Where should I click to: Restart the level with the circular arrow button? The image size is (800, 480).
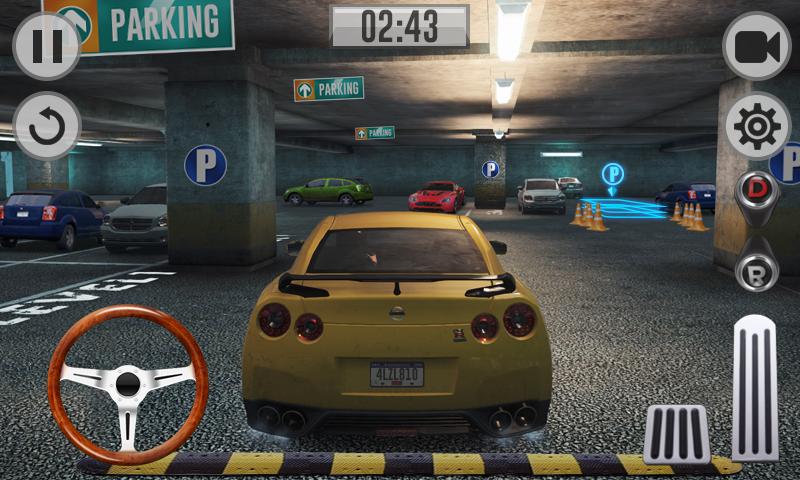pyautogui.click(x=47, y=125)
